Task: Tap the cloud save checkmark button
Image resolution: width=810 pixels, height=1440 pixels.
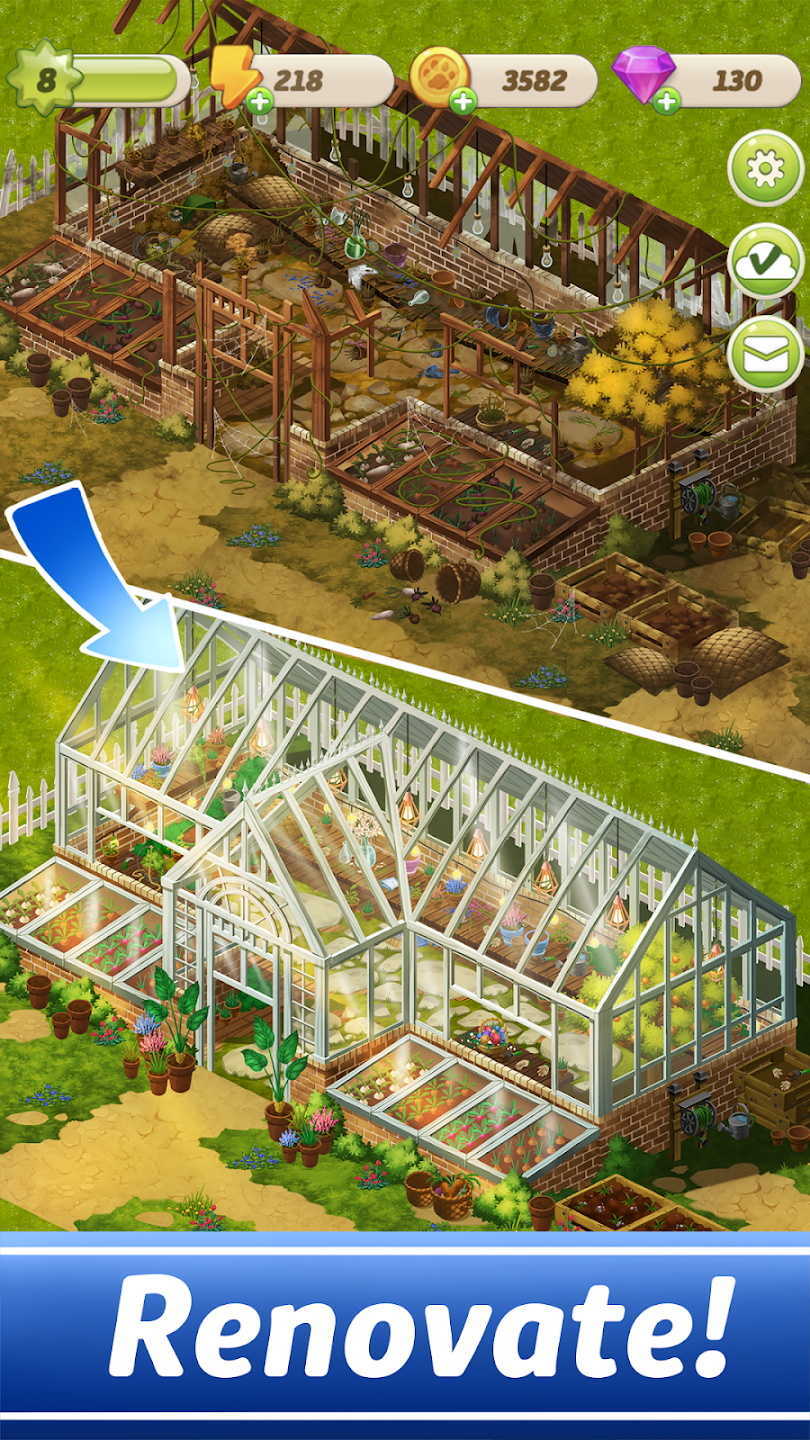Action: coord(765,261)
